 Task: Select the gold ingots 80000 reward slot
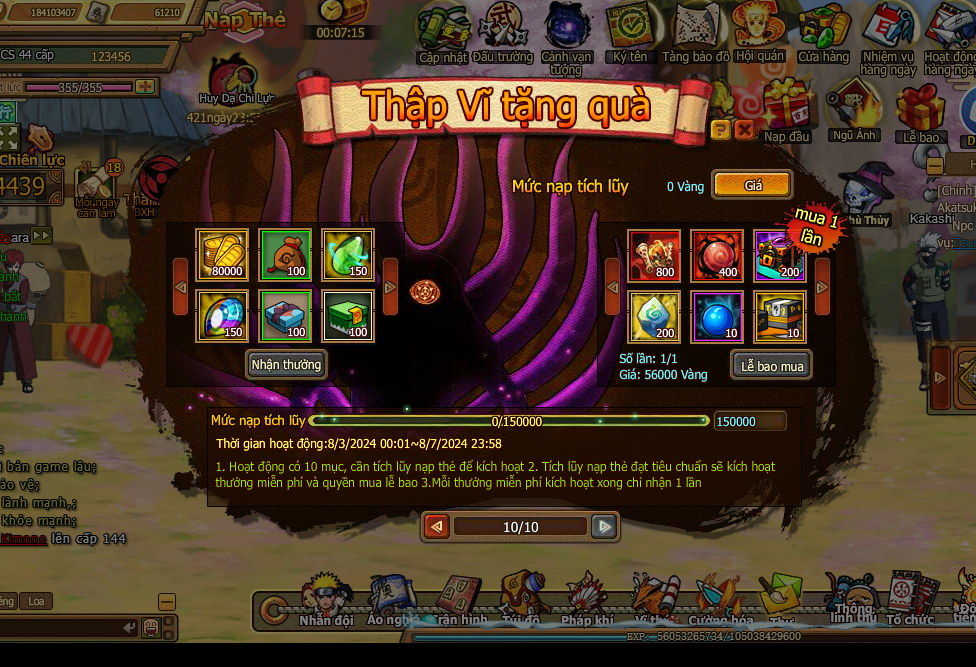(222, 255)
